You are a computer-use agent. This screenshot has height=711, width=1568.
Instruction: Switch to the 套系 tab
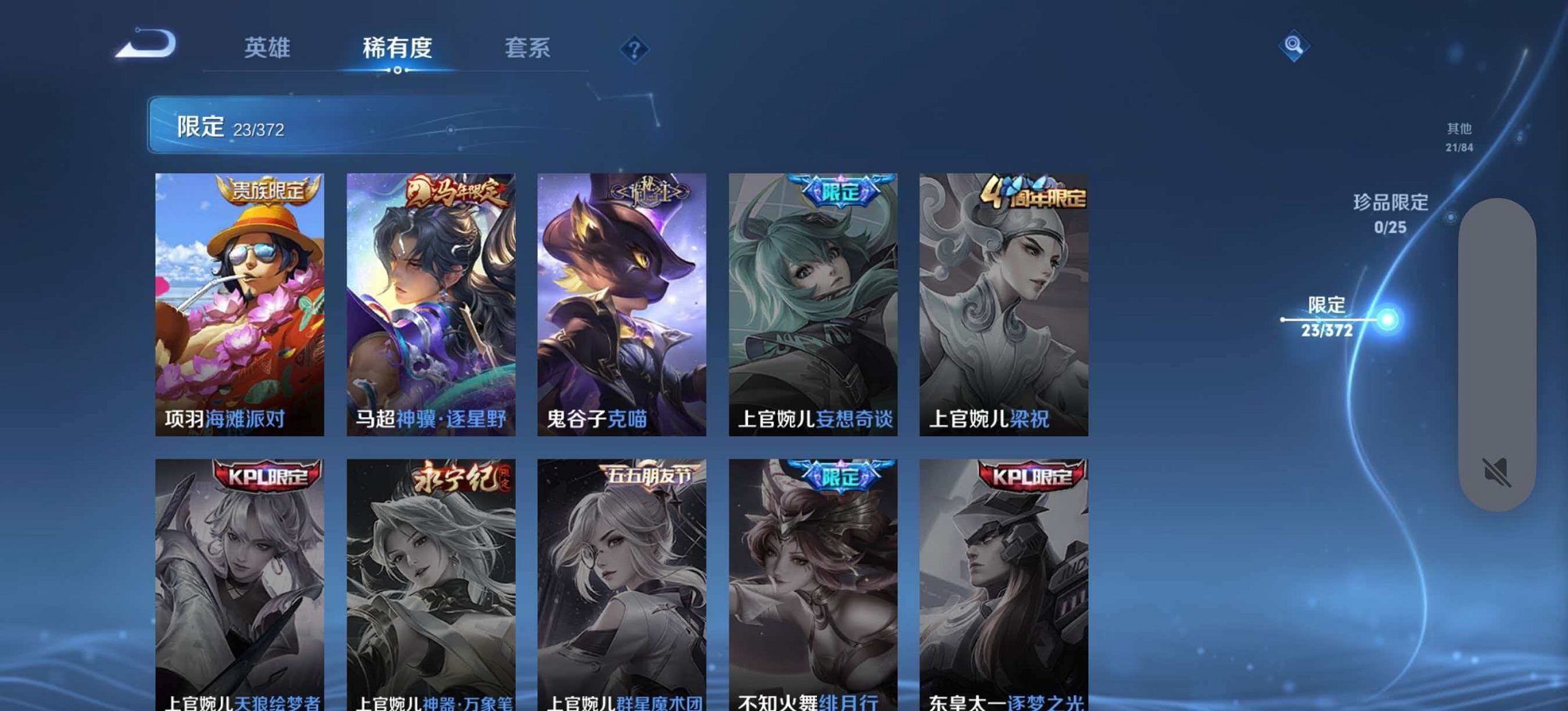point(529,48)
